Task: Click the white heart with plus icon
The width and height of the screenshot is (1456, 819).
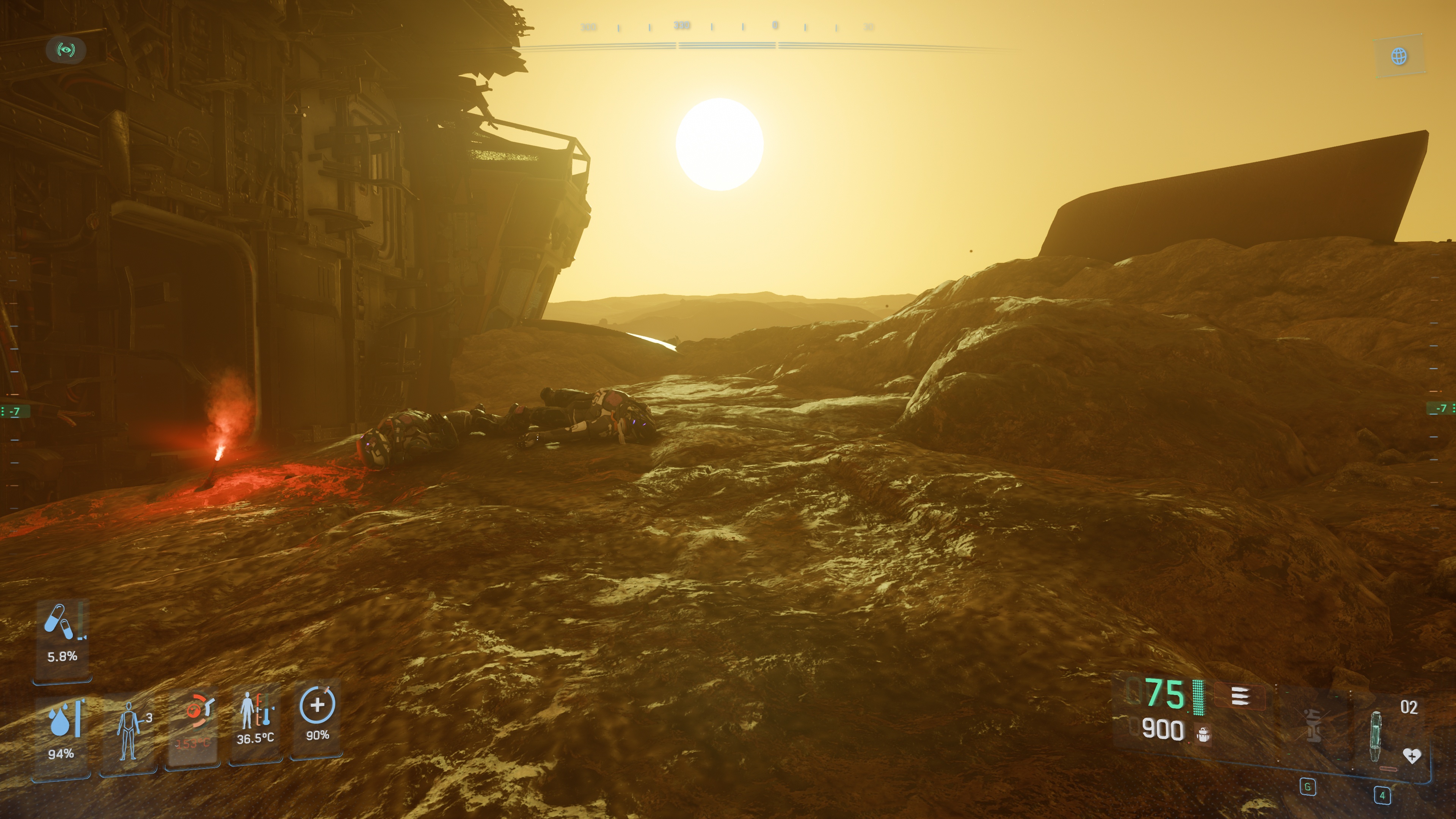Action: [x=1411, y=755]
